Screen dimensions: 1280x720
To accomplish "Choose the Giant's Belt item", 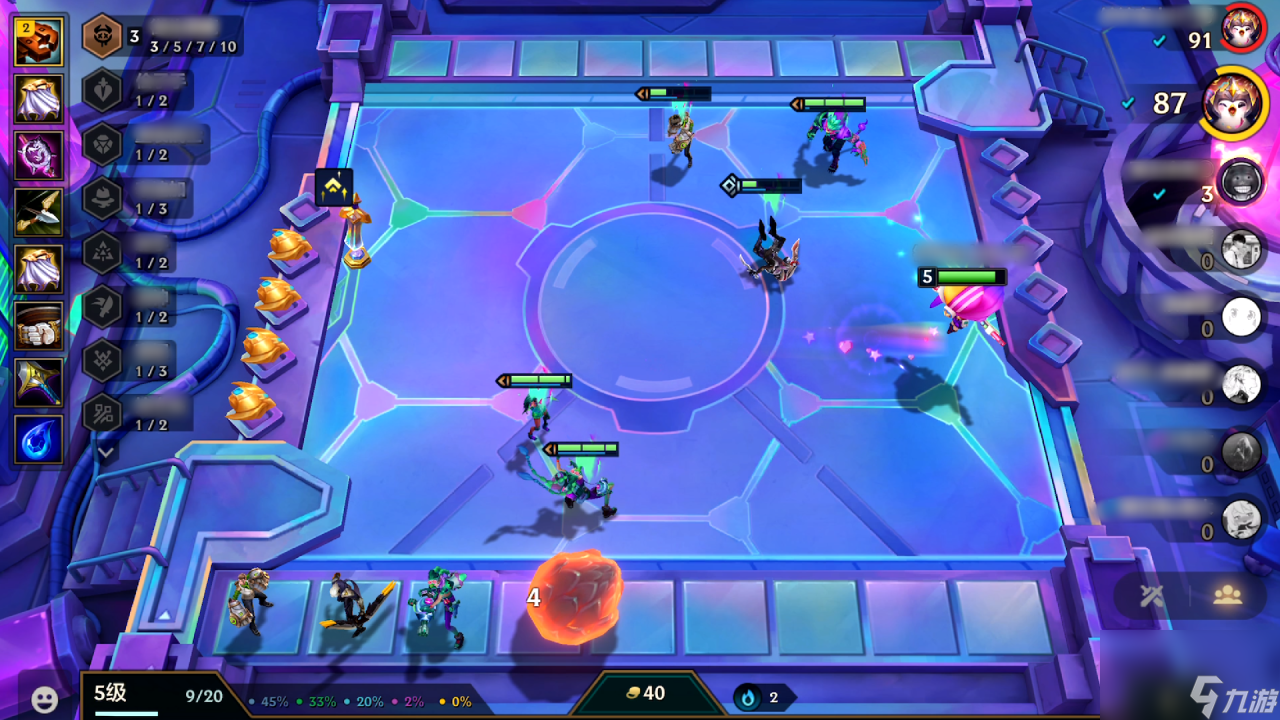I will coord(39,326).
